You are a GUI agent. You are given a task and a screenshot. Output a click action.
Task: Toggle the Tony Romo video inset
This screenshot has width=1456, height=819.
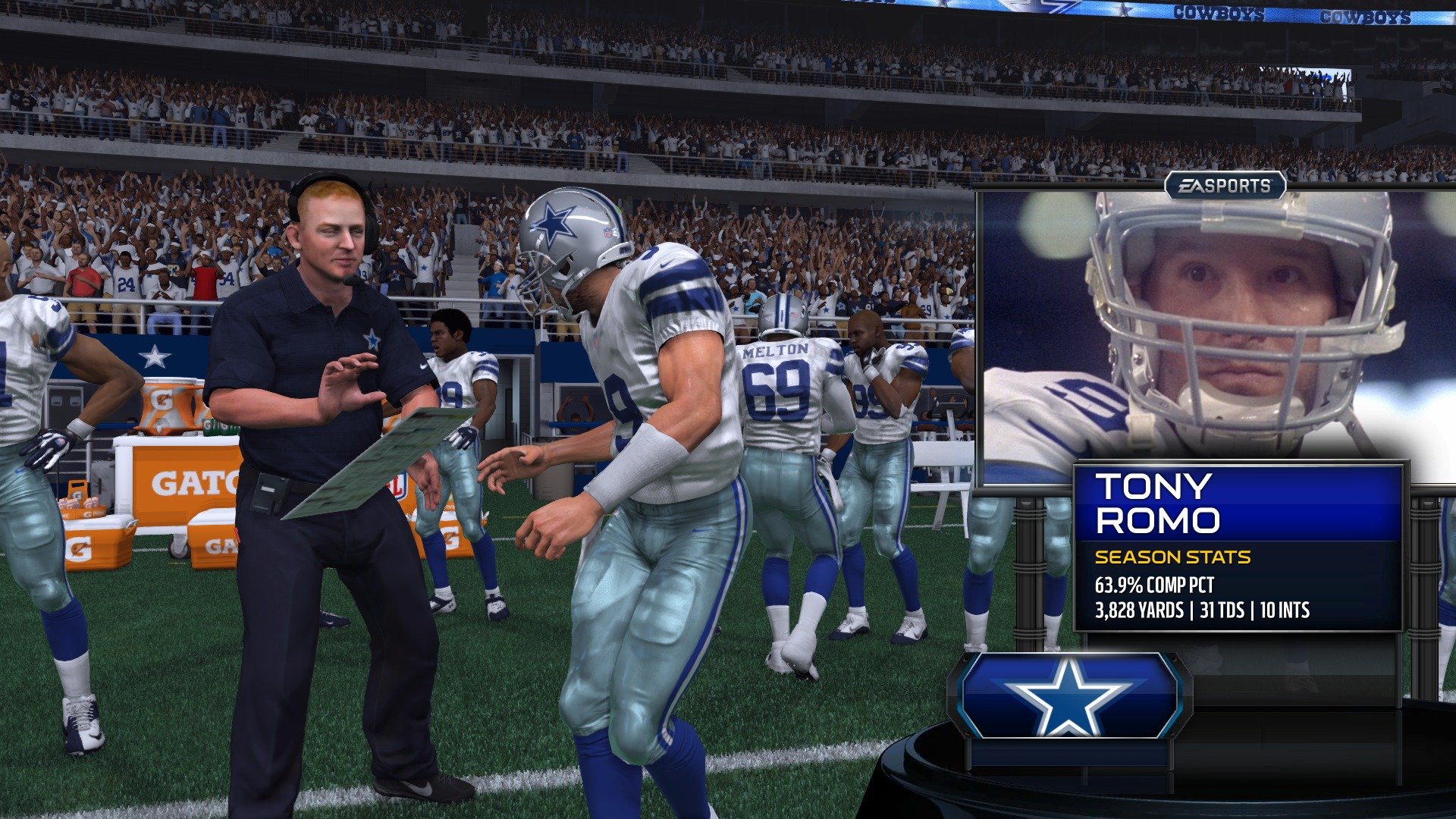(x=1213, y=326)
